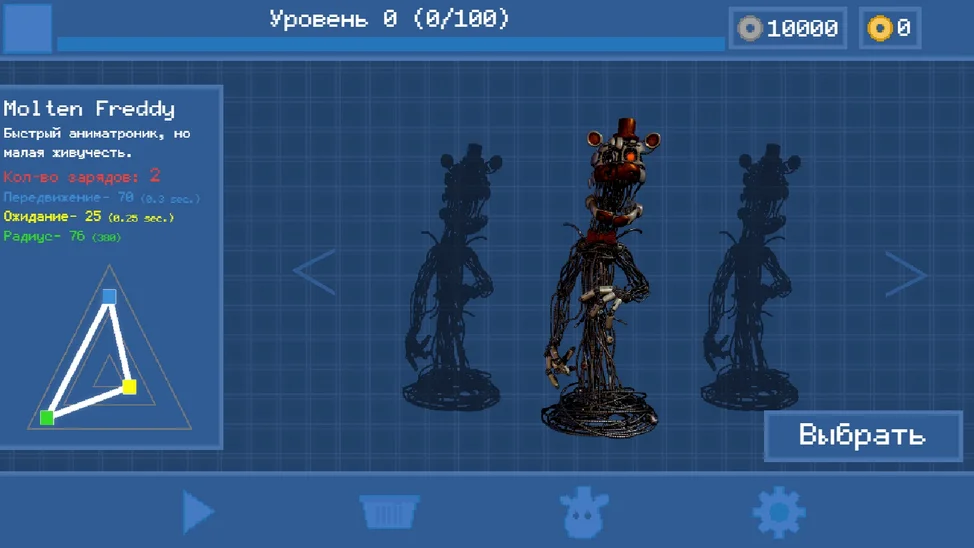
Task: Tap the gold coin balance counter
Action: [890, 28]
